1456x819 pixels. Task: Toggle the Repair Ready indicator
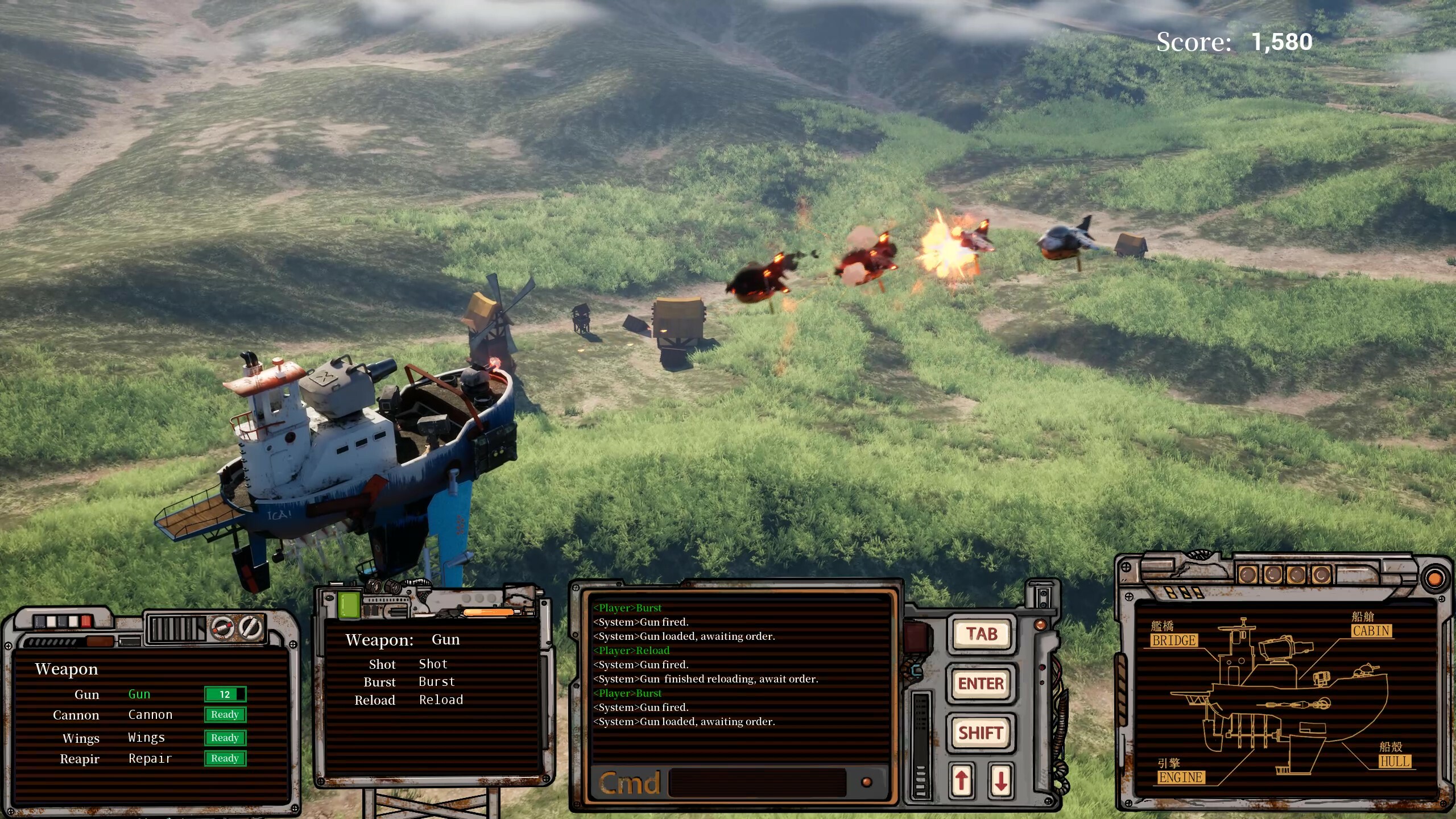click(225, 758)
